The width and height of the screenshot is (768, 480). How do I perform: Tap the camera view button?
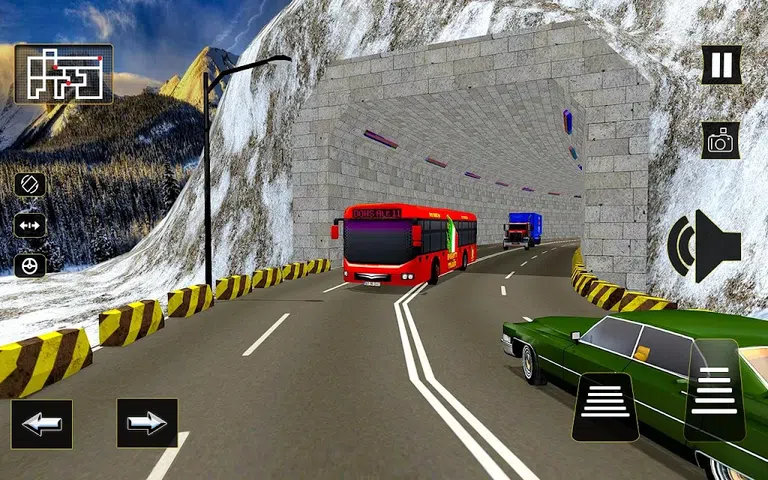point(720,141)
